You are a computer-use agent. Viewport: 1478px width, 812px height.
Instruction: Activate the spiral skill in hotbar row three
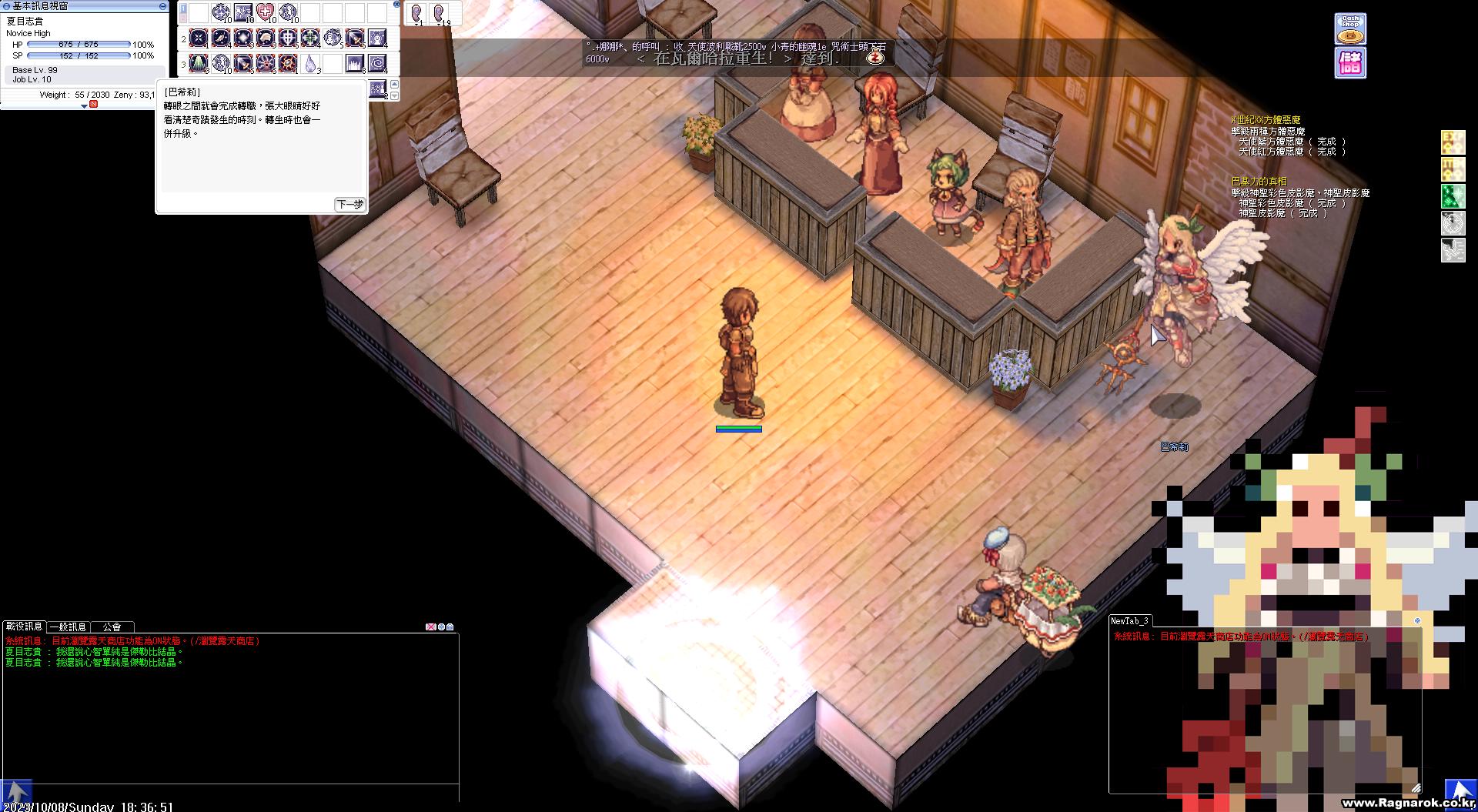tap(377, 62)
